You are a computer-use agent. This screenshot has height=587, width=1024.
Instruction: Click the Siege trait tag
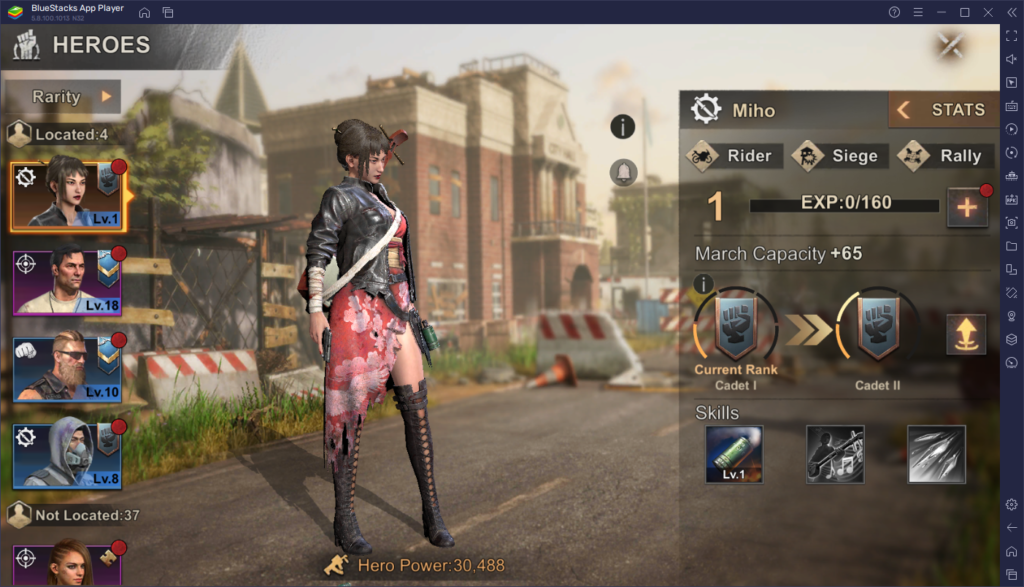click(x=835, y=156)
